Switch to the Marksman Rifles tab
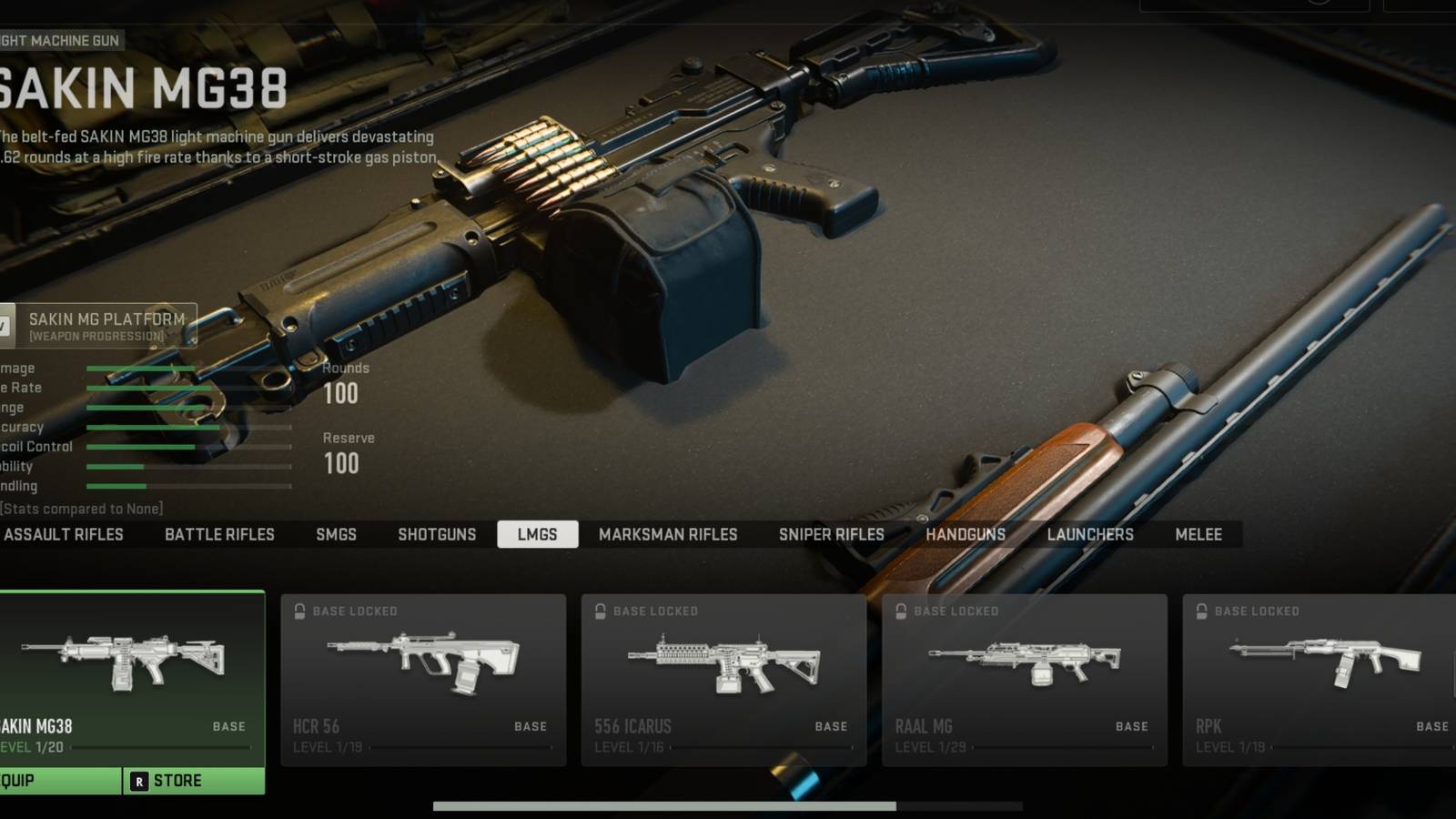 pyautogui.click(x=669, y=534)
